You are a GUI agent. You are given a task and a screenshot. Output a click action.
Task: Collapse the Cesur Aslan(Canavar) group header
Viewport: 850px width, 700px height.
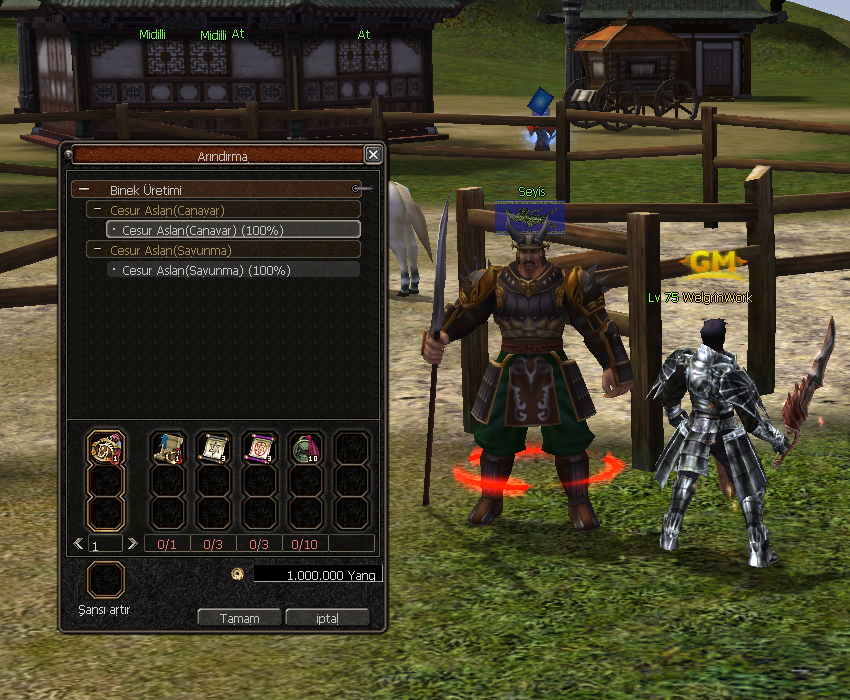pos(98,210)
